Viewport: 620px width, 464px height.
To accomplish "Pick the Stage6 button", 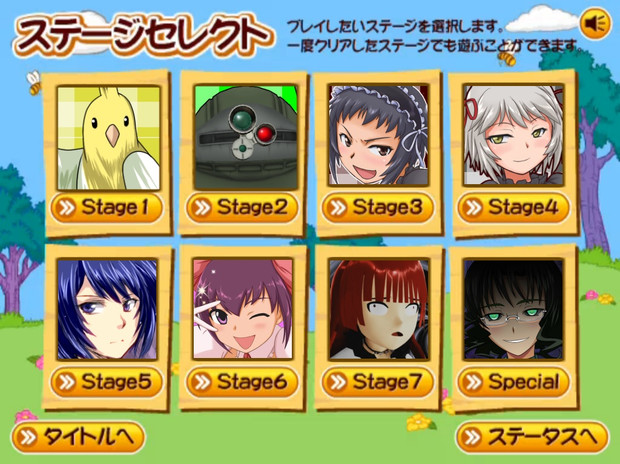I will click(x=241, y=382).
